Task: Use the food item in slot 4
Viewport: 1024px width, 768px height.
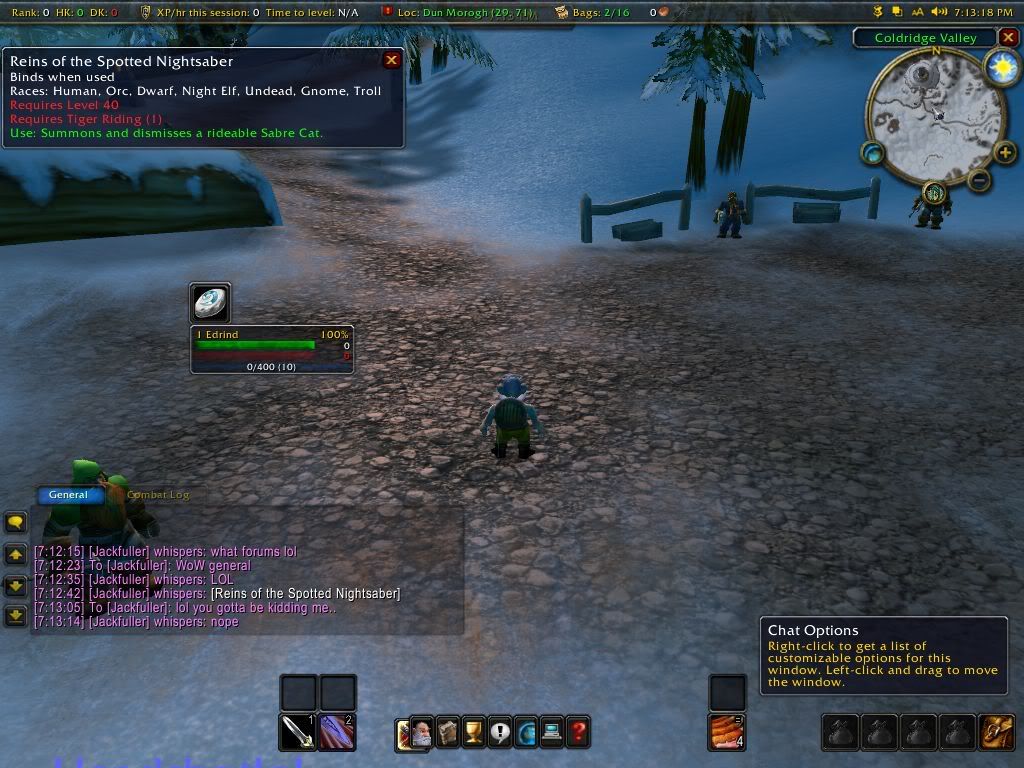Action: pyautogui.click(x=727, y=732)
